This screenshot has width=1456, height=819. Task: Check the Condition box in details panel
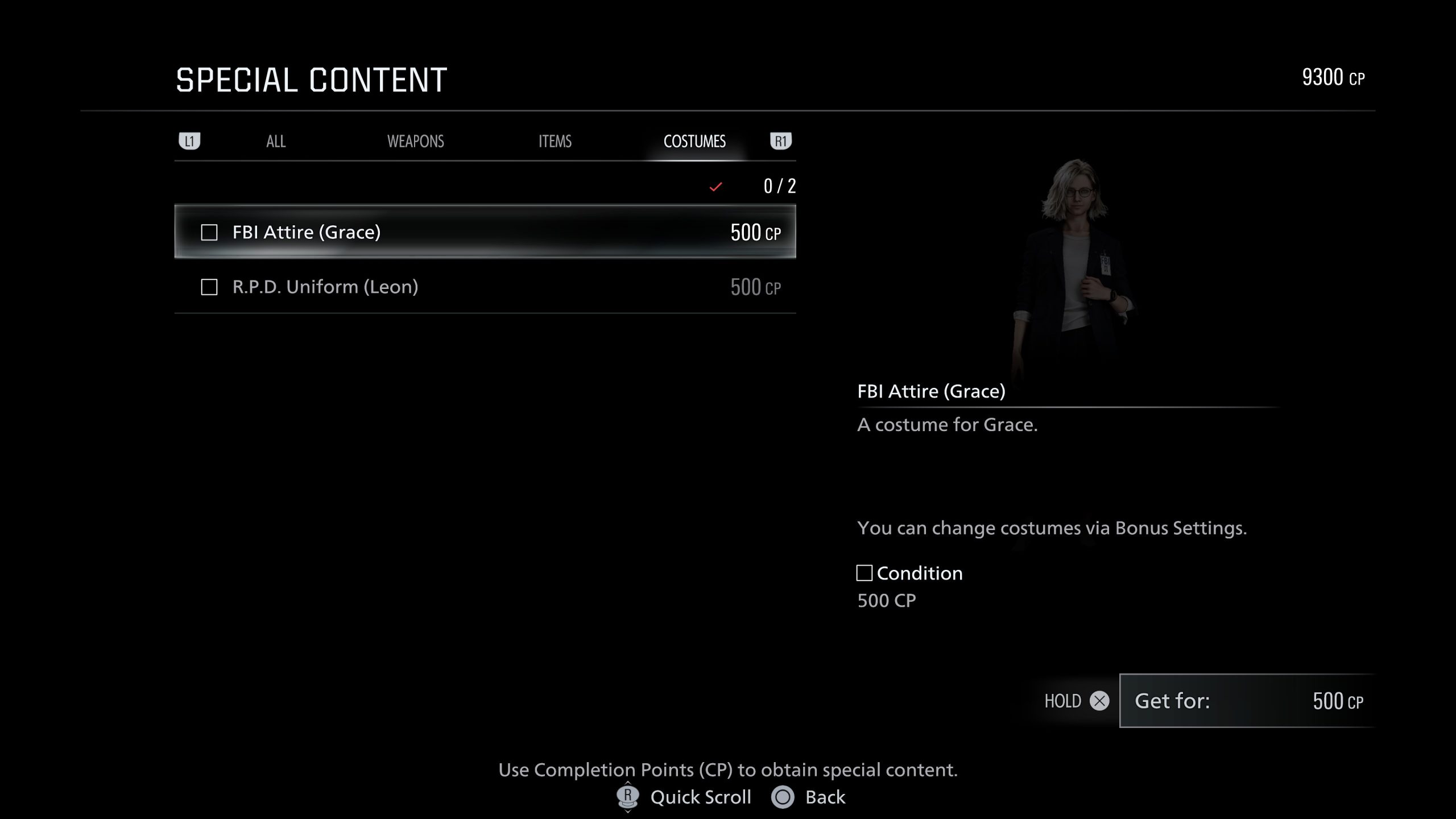[865, 573]
